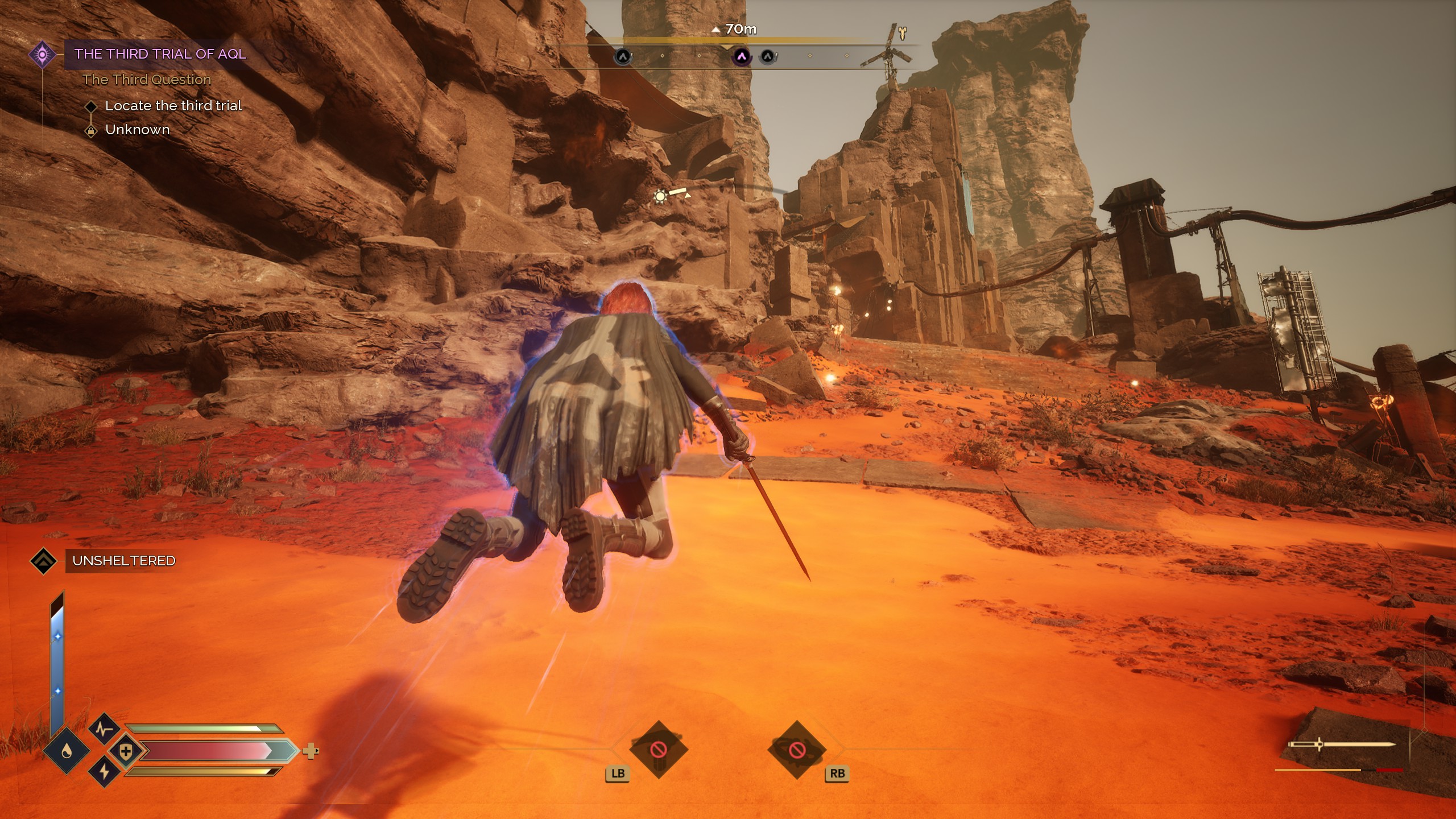Select the lightning bolt diamond icon
This screenshot has width=1456, height=819.
click(x=104, y=772)
